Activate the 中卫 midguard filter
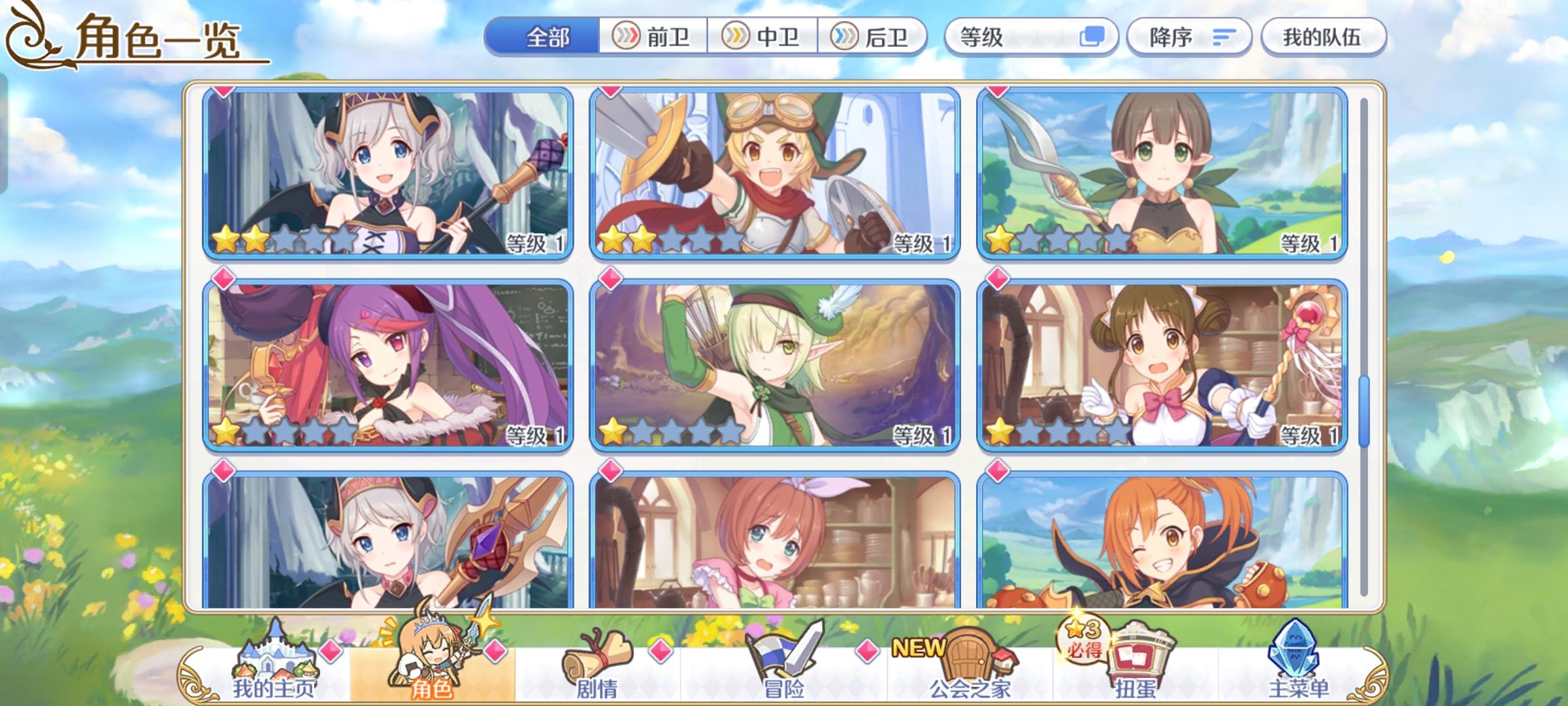Image resolution: width=1568 pixels, height=706 pixels. coord(764,37)
